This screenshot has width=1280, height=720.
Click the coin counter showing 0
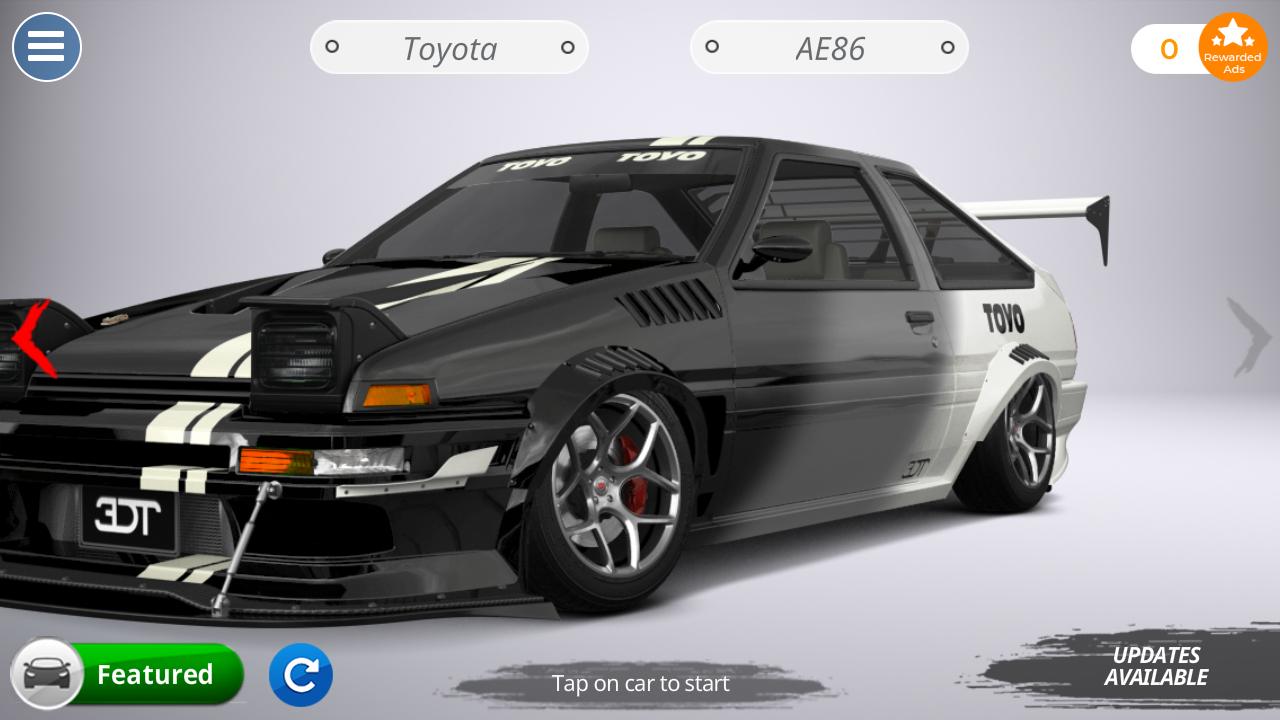pyautogui.click(x=1168, y=49)
